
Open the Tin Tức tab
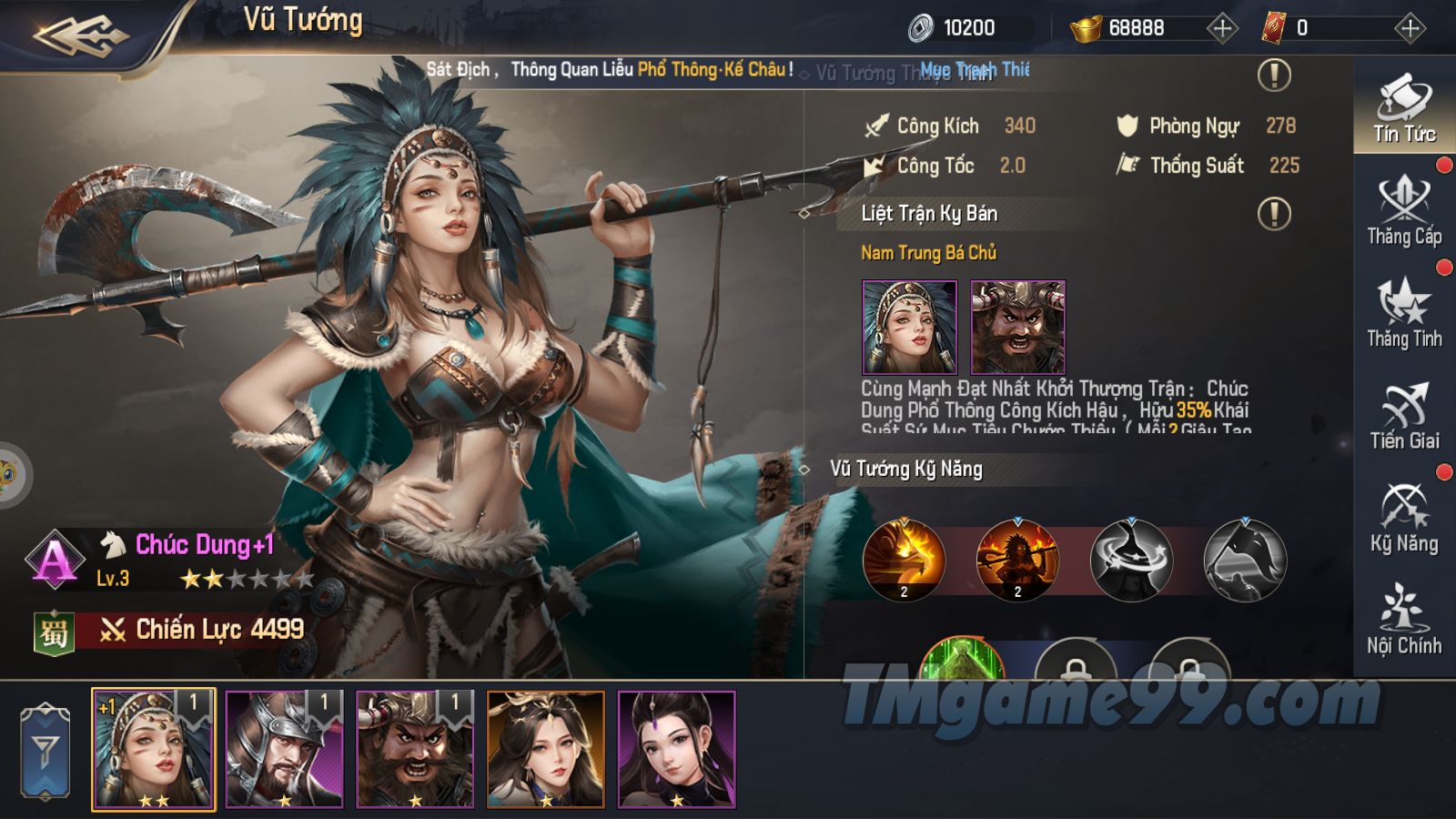pos(1404,109)
